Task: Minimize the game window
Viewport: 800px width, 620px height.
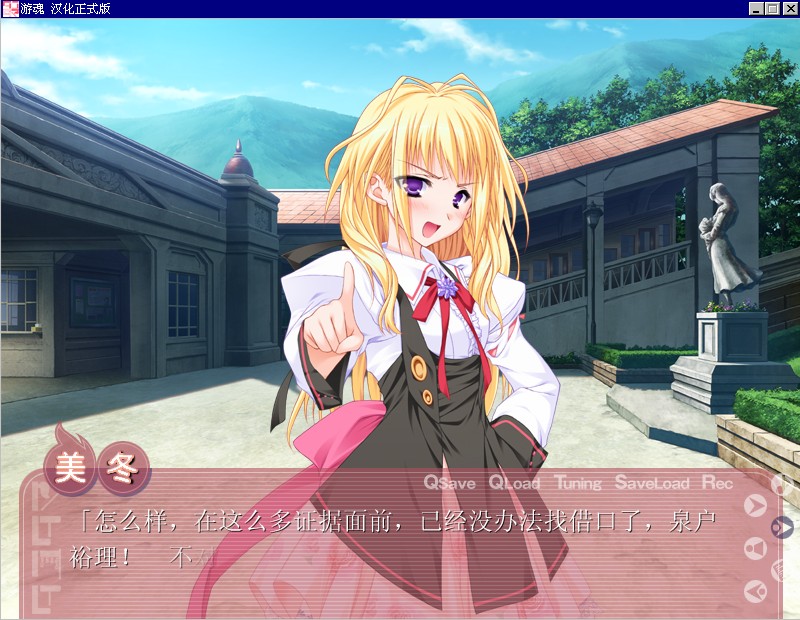Action: [756, 9]
